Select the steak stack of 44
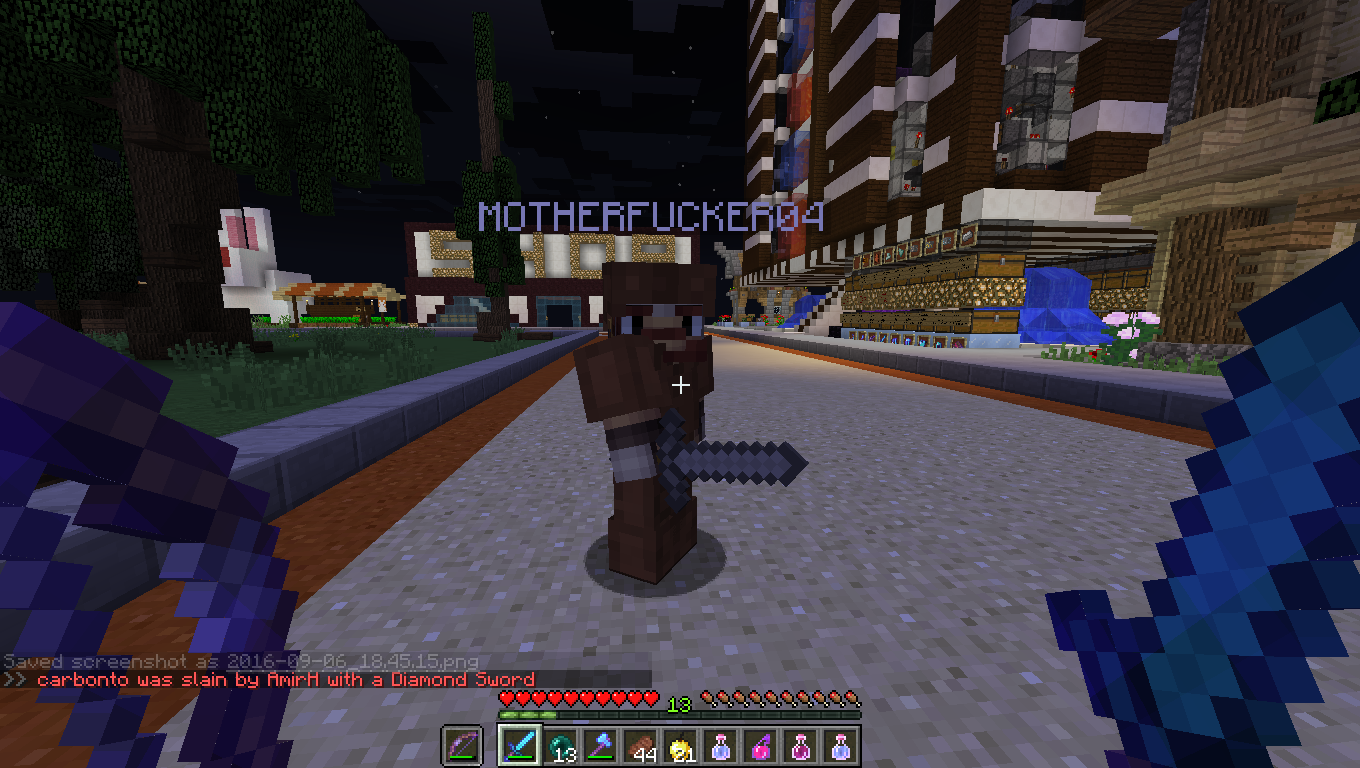This screenshot has width=1360, height=768. click(x=640, y=746)
